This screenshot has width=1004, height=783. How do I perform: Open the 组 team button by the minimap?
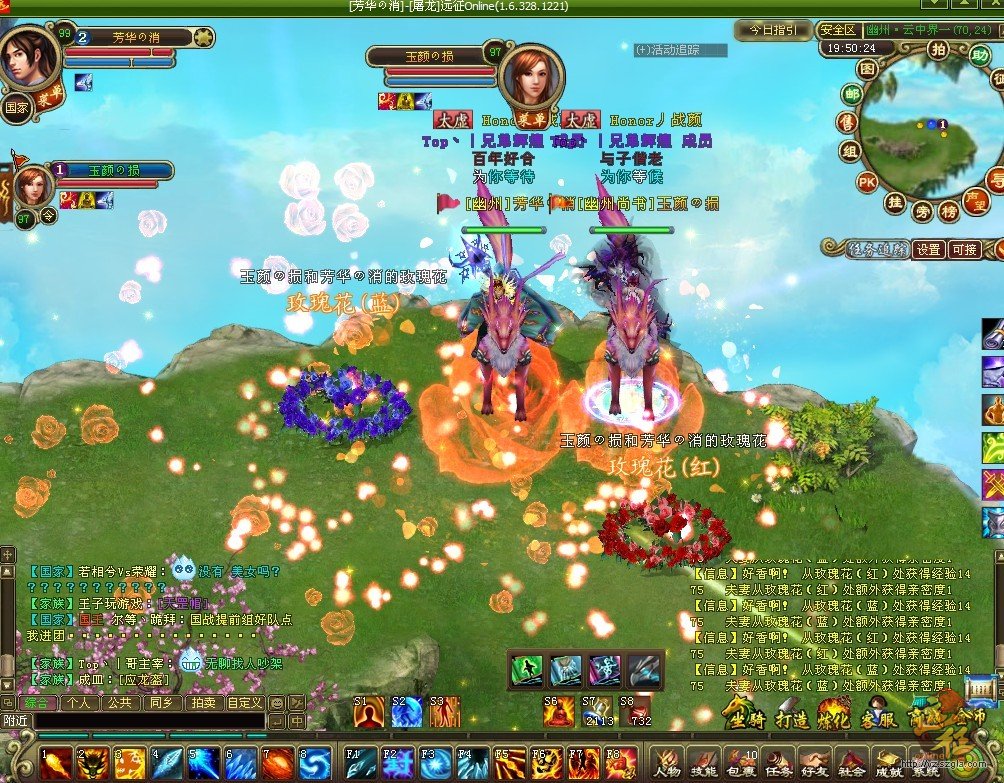click(849, 151)
